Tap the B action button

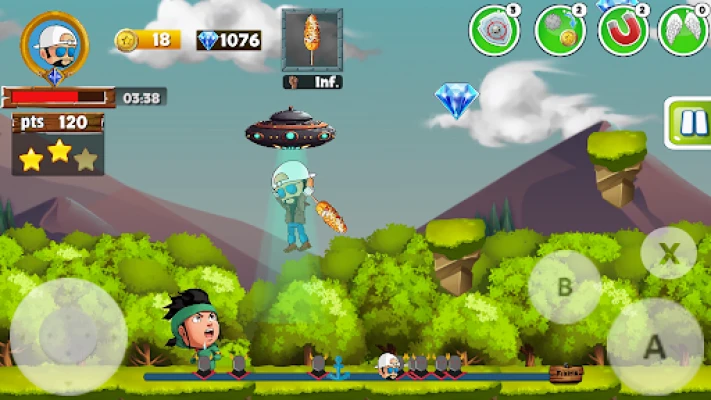pos(564,287)
